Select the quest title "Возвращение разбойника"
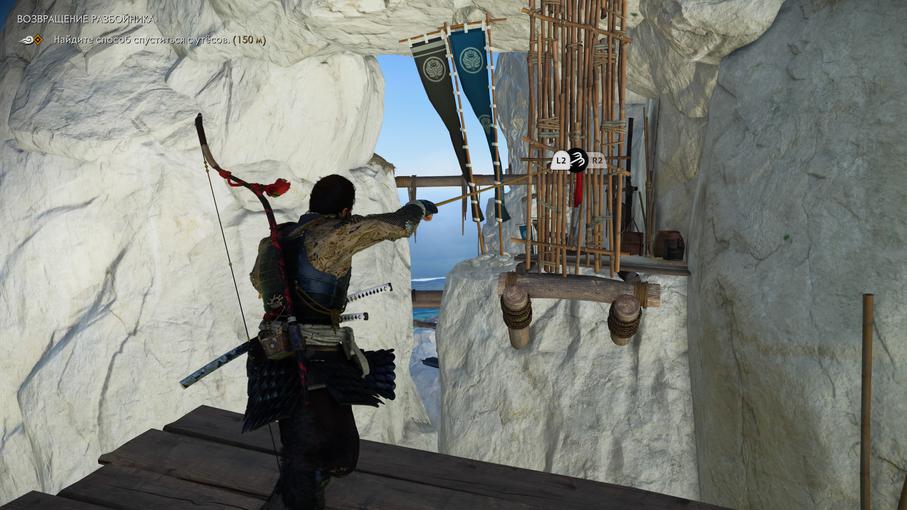 [x=86, y=19]
